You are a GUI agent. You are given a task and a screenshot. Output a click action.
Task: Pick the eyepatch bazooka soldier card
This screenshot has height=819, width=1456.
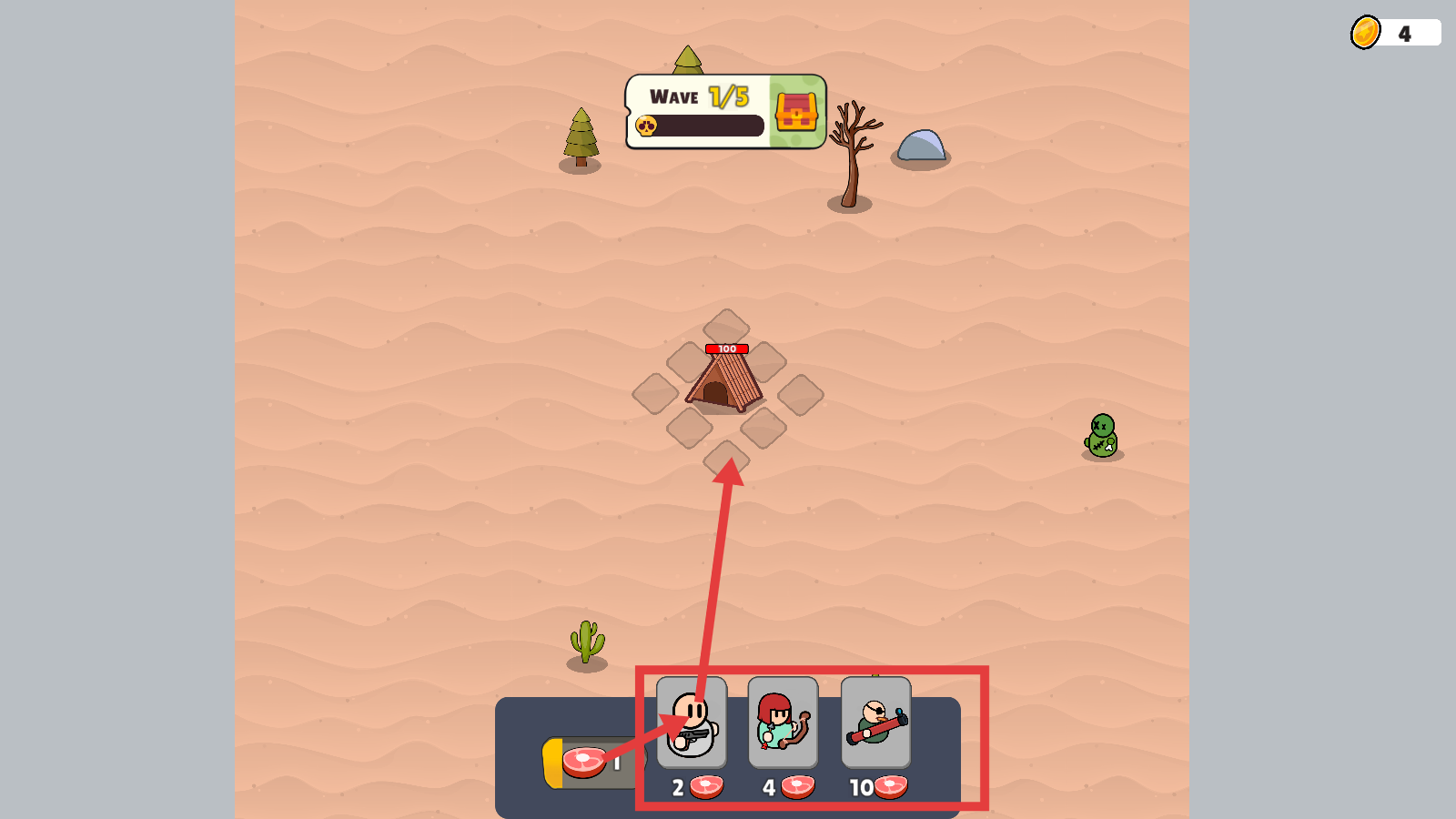coord(875,723)
